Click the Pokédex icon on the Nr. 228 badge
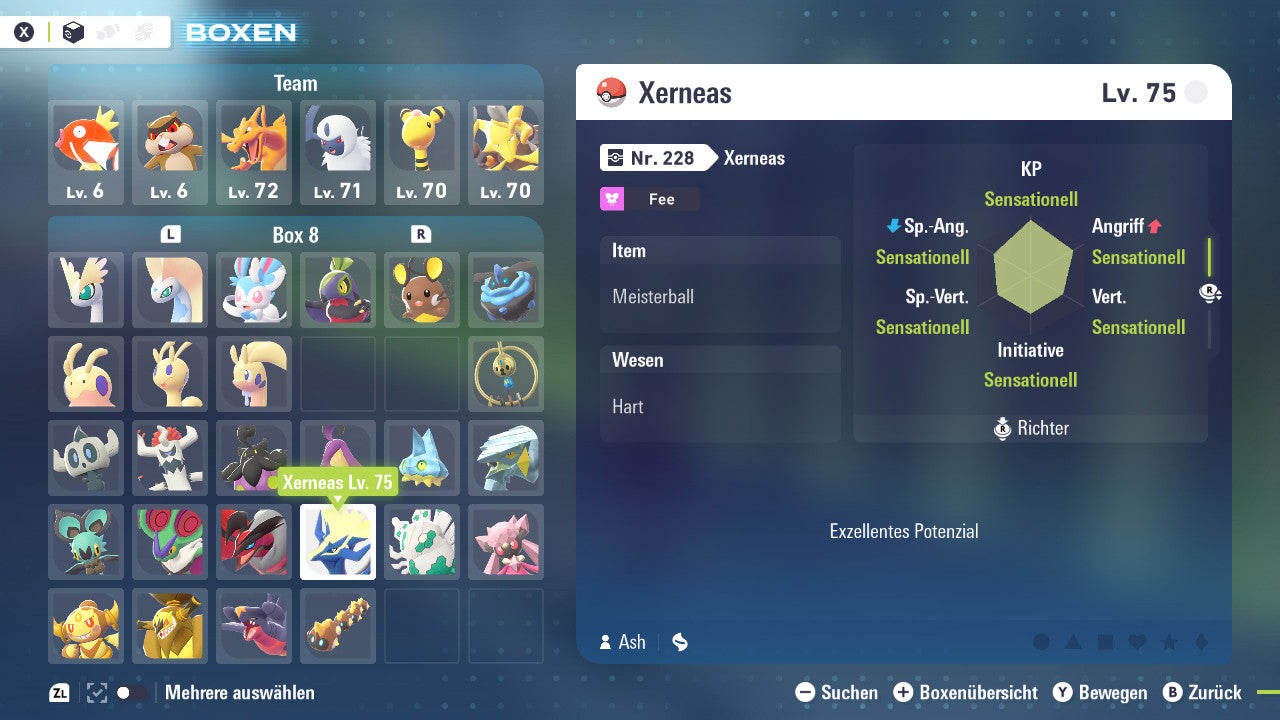The height and width of the screenshot is (720, 1280). (x=616, y=158)
